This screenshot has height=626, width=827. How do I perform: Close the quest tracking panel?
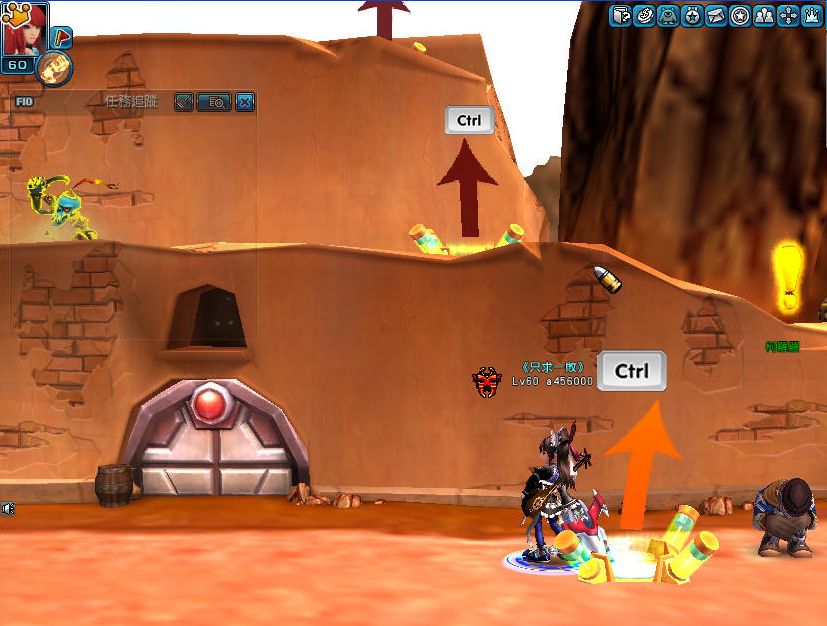click(x=244, y=101)
